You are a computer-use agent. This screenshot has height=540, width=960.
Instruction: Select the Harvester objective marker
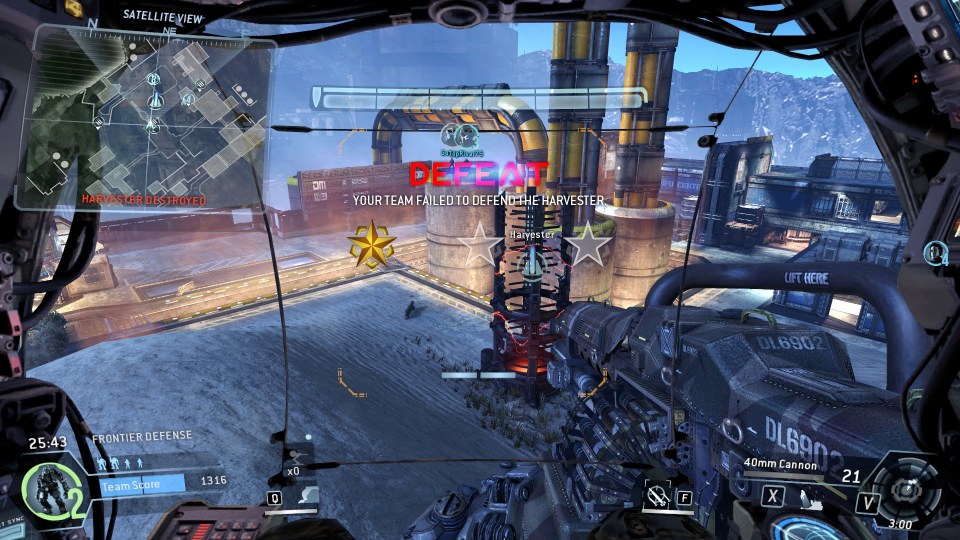[x=532, y=262]
